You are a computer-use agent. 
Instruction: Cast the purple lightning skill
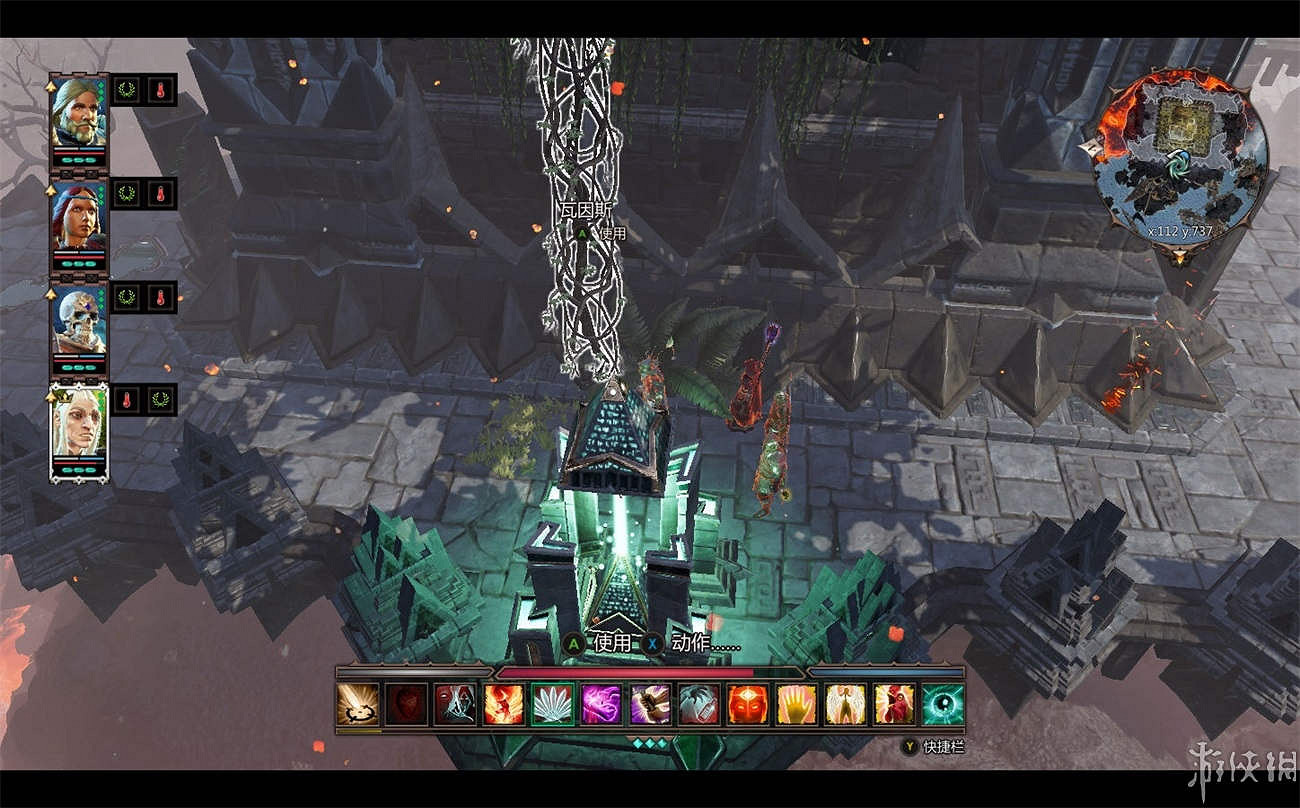pos(601,704)
